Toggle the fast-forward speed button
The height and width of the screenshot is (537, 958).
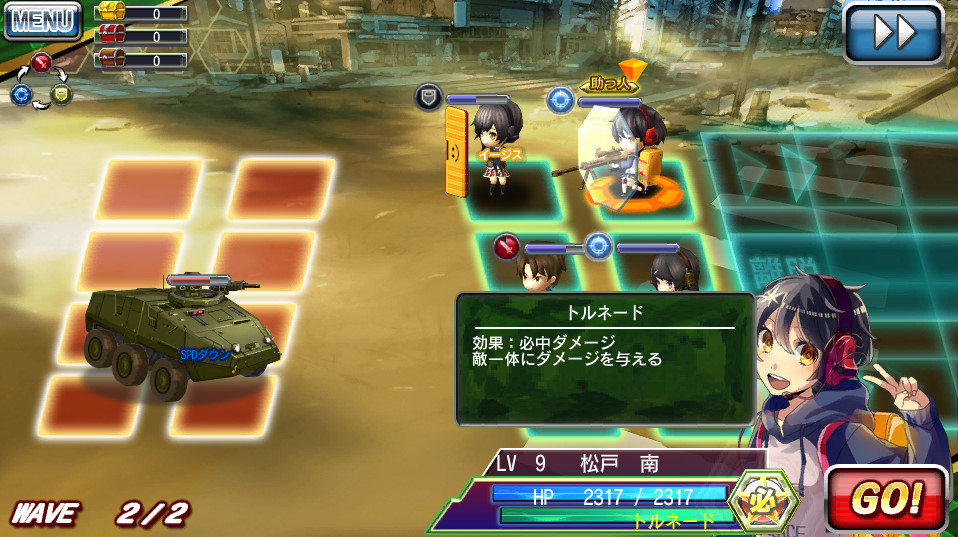(x=893, y=33)
